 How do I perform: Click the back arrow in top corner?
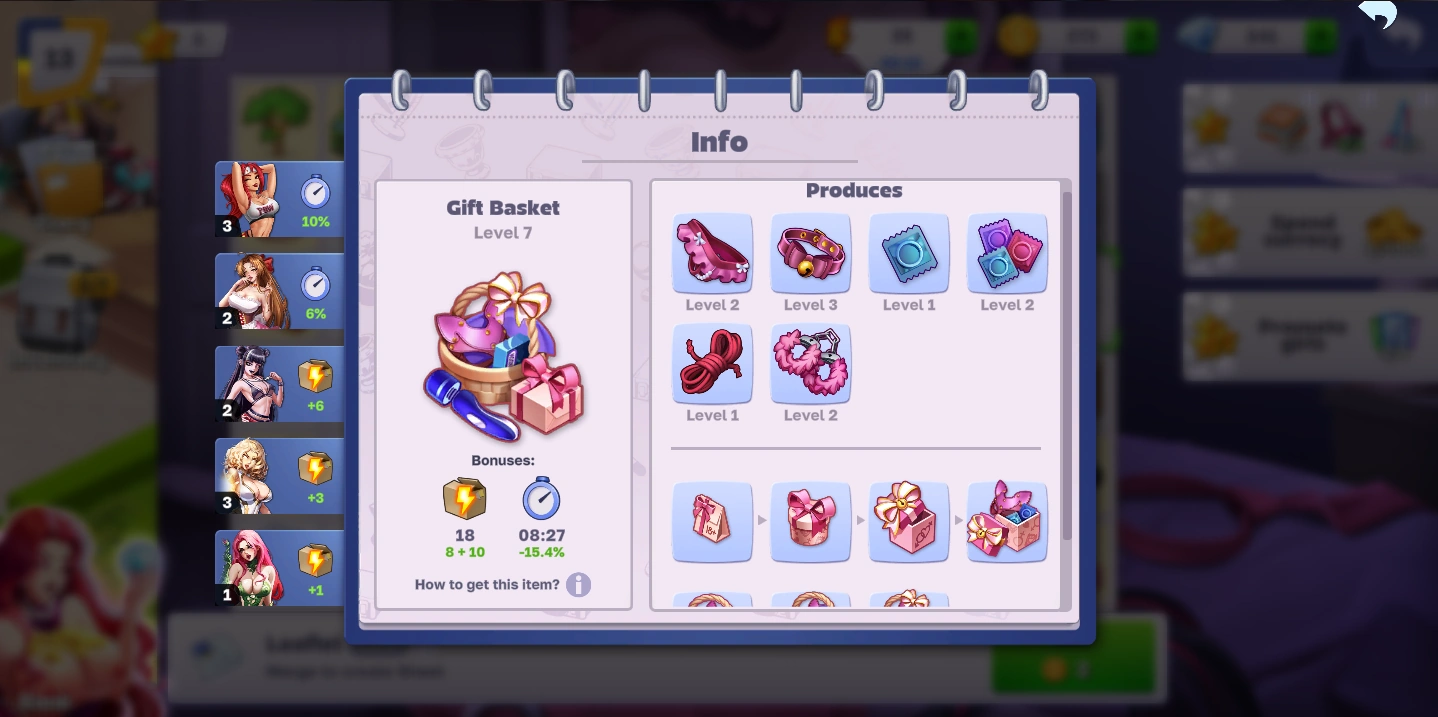(1378, 15)
